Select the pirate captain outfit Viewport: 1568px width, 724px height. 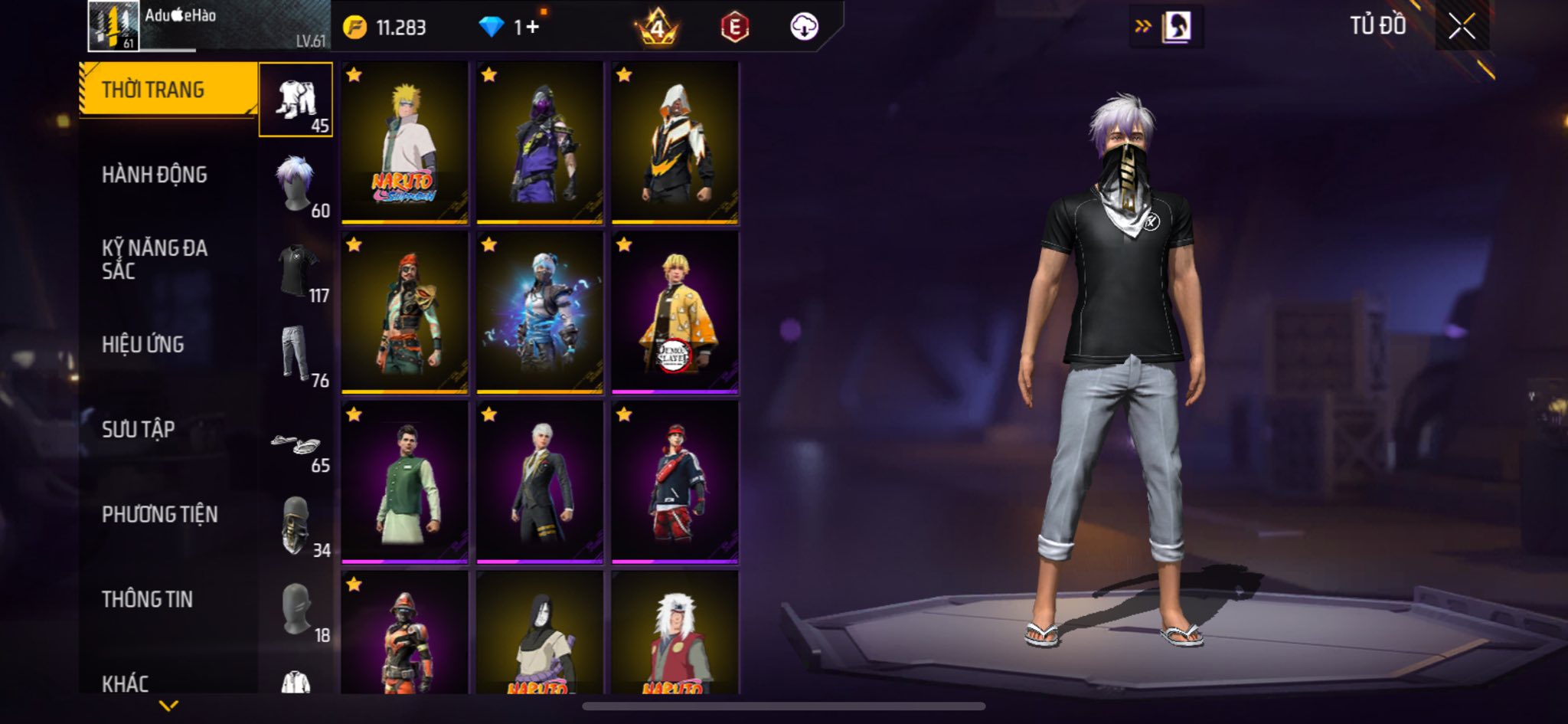click(x=404, y=313)
